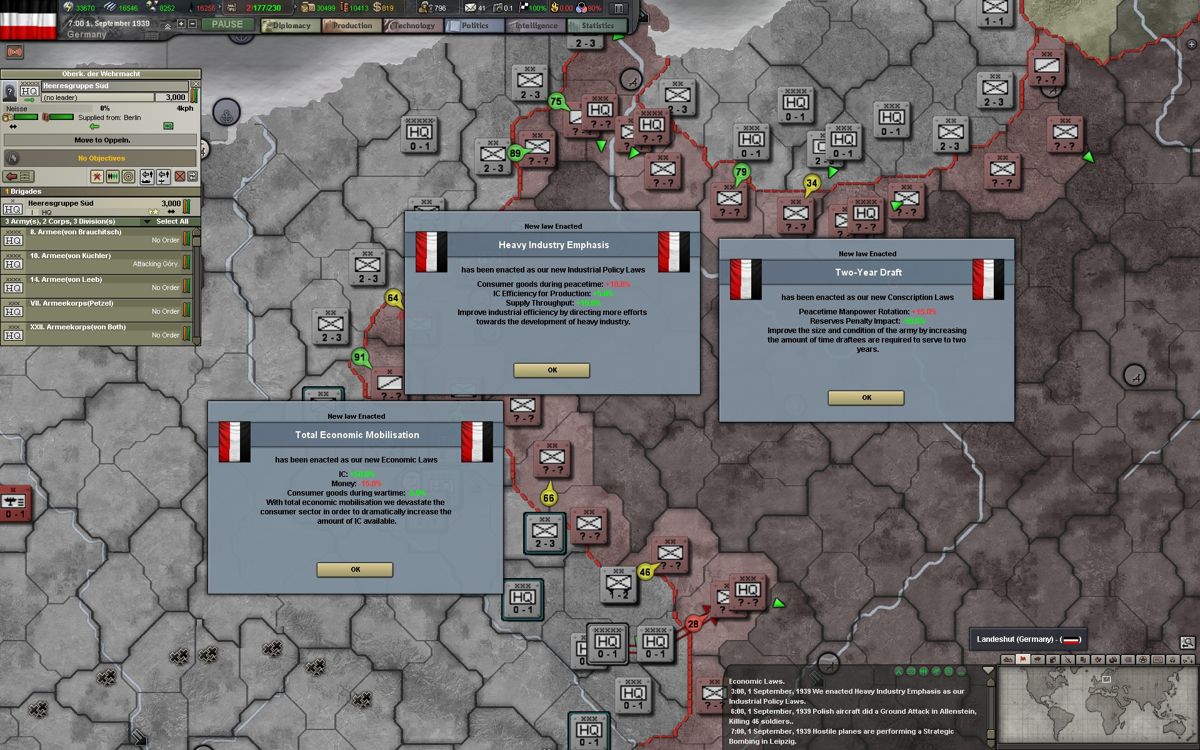Dismiss the Two-Year Draft popup with OK

[866, 397]
